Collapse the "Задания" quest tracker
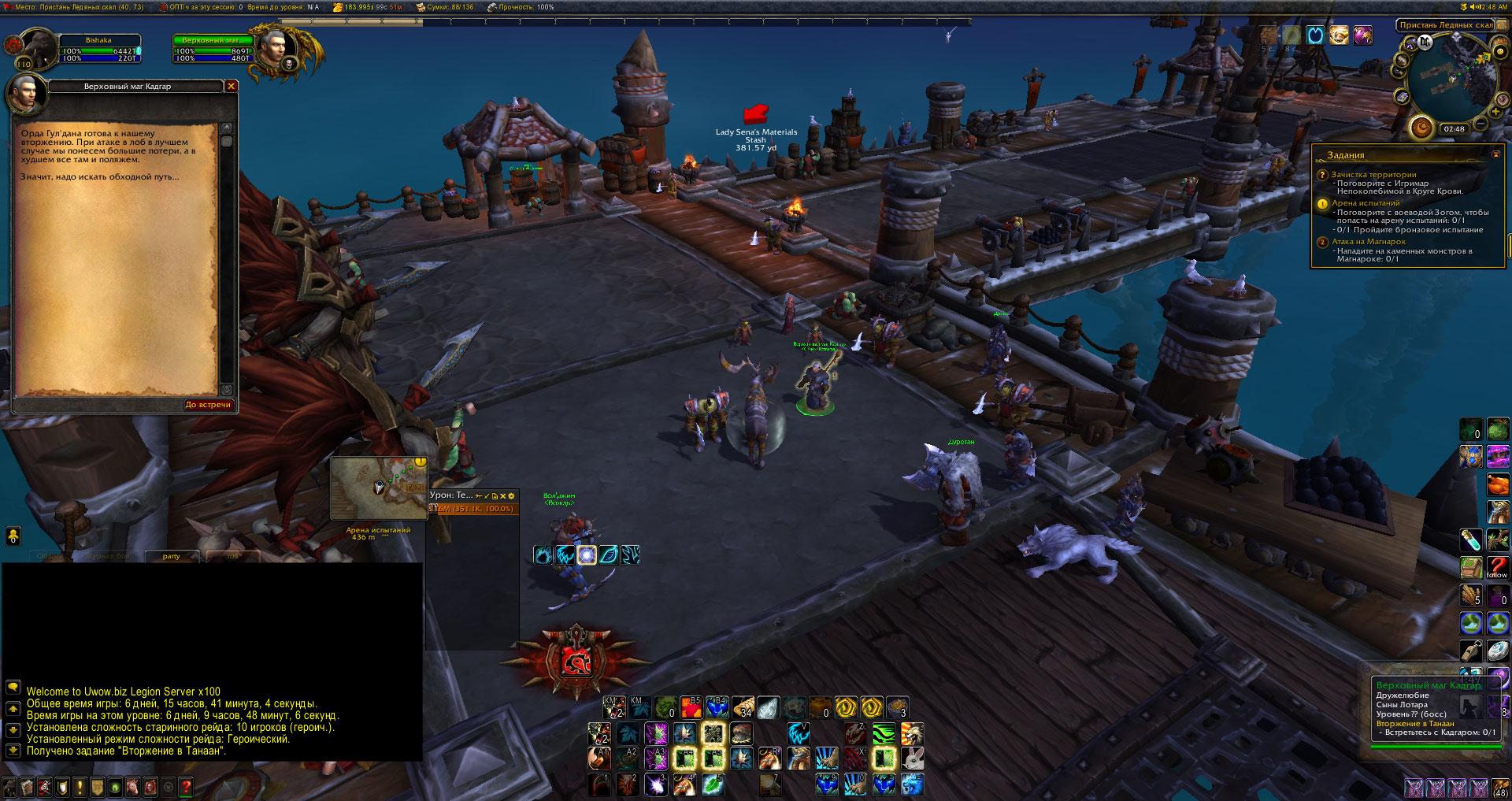The height and width of the screenshot is (801, 1512). [1495, 154]
